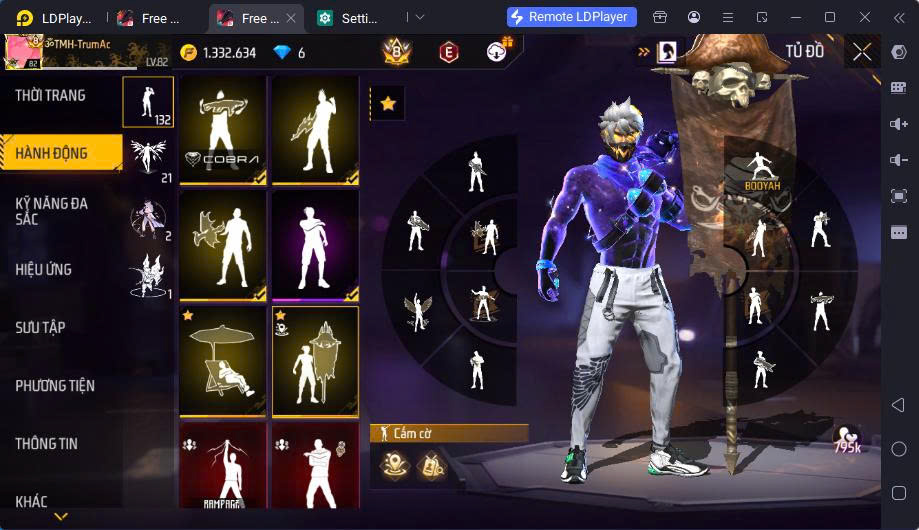Go to the Sưu Tập section

(x=41, y=327)
